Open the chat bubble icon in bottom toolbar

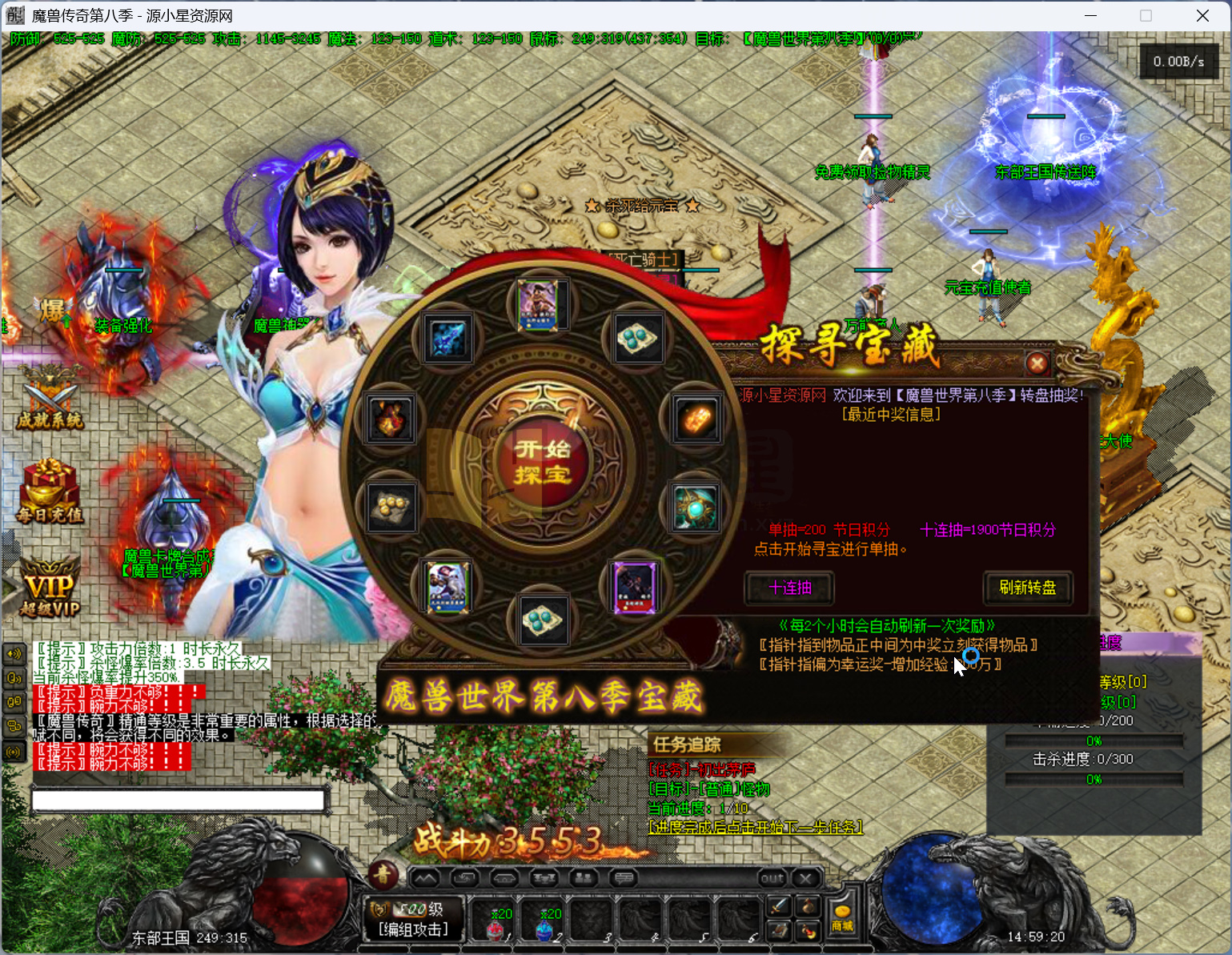coord(623,877)
